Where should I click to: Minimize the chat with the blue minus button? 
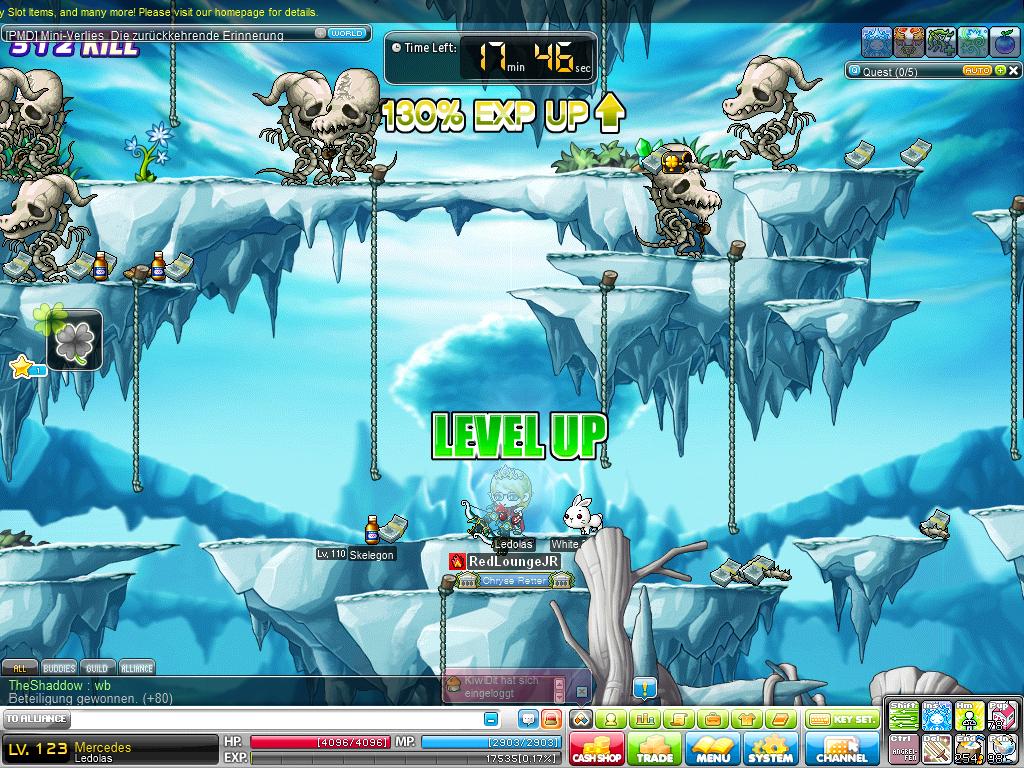coord(491,719)
